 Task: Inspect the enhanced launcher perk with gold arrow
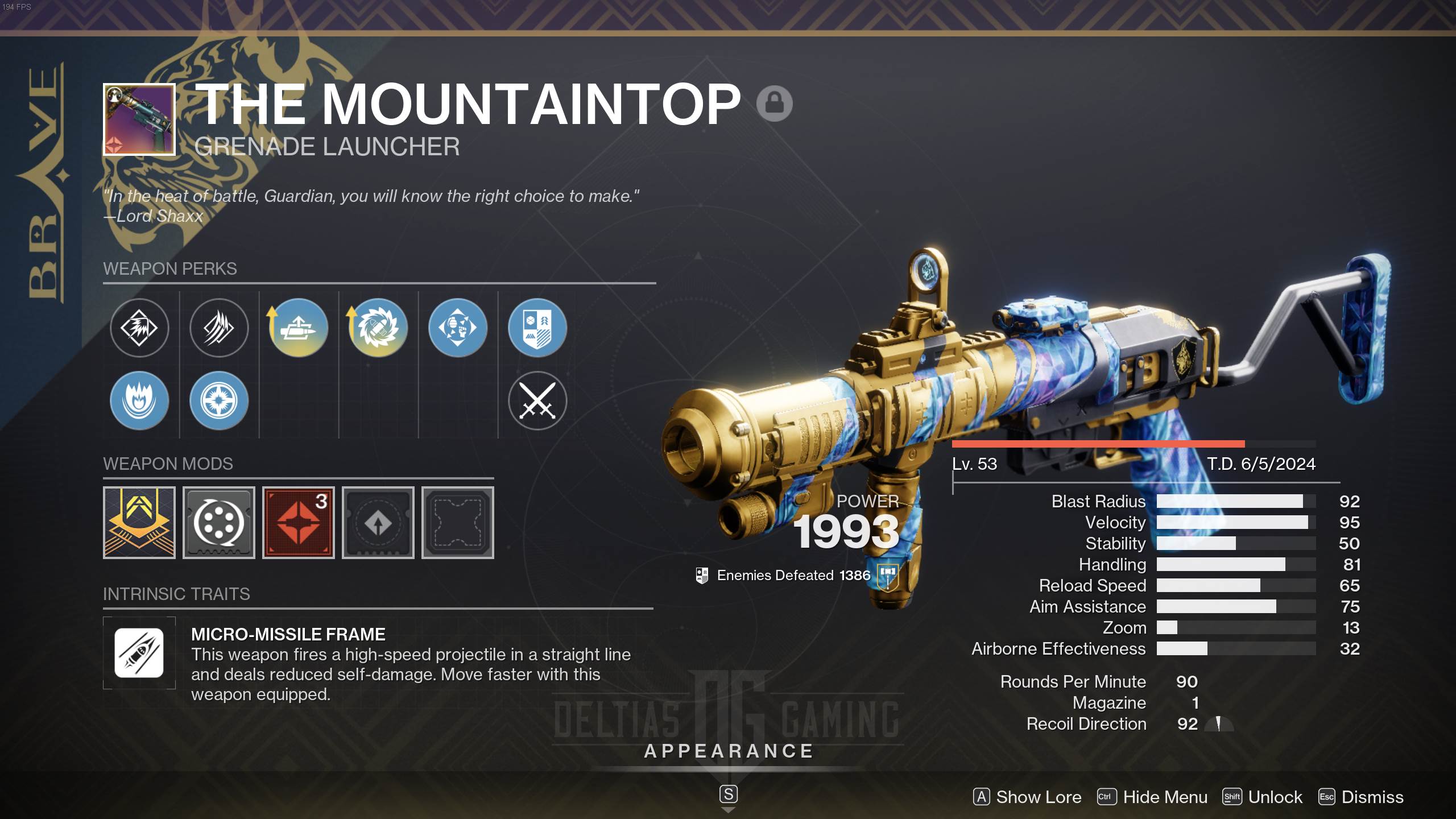click(298, 328)
